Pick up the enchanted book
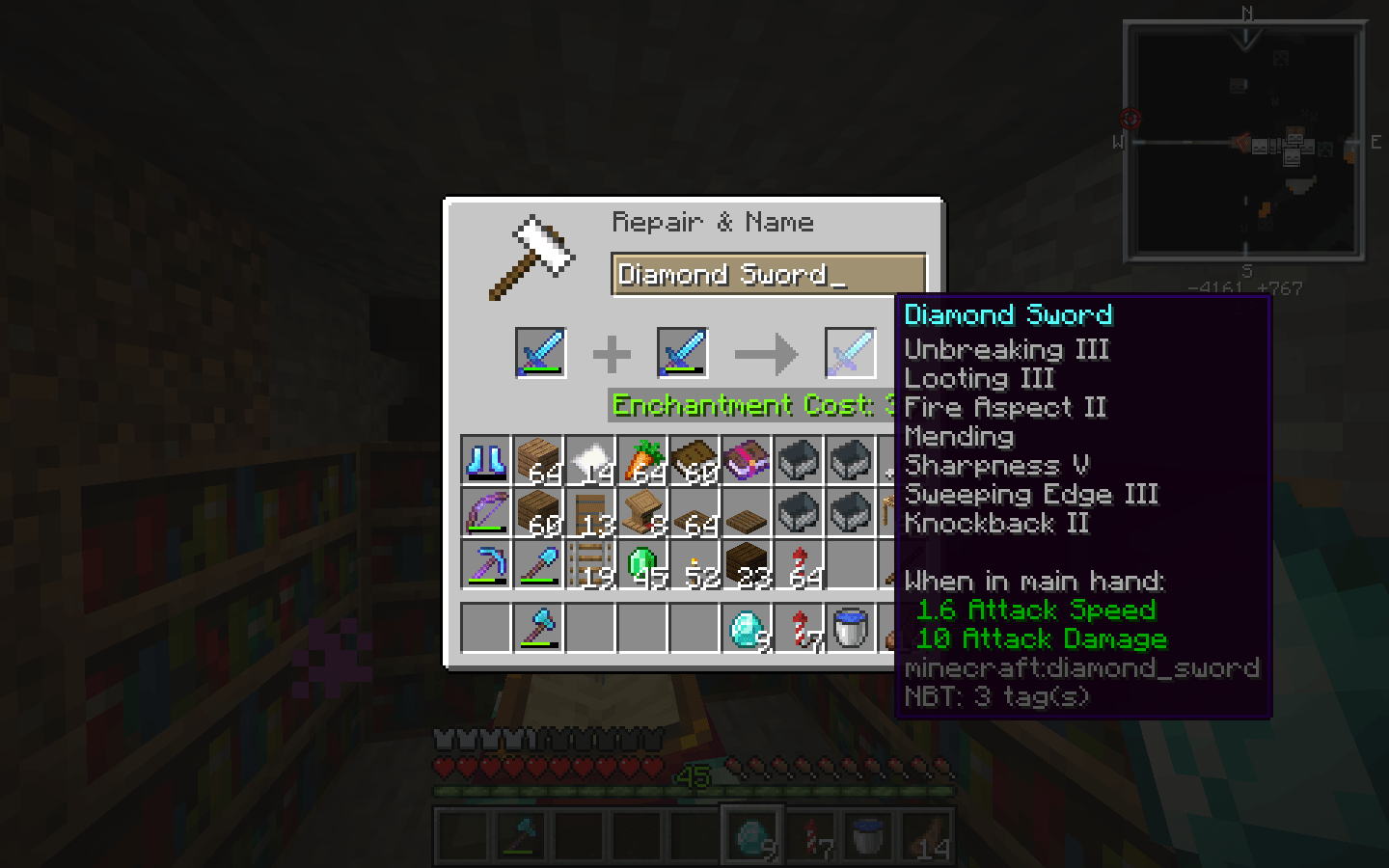Image resolution: width=1389 pixels, height=868 pixels. [746, 461]
